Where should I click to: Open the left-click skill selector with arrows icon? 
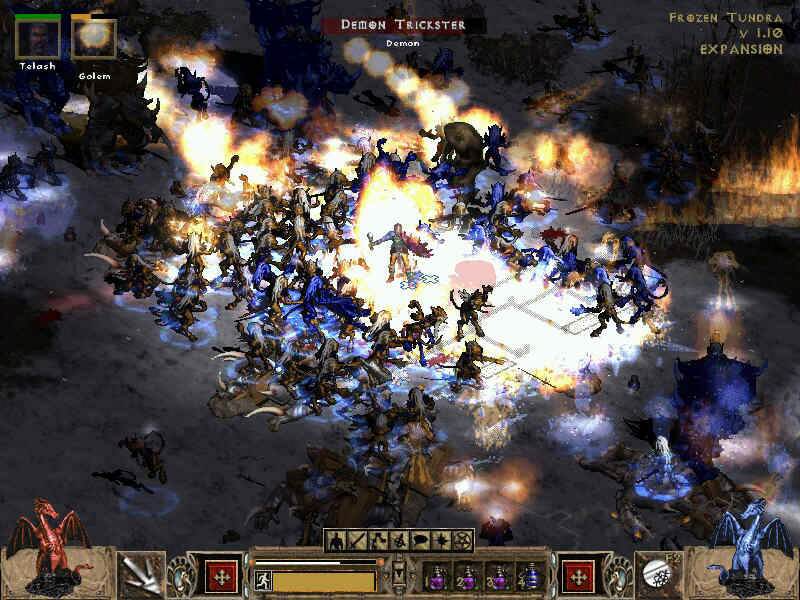(140, 575)
